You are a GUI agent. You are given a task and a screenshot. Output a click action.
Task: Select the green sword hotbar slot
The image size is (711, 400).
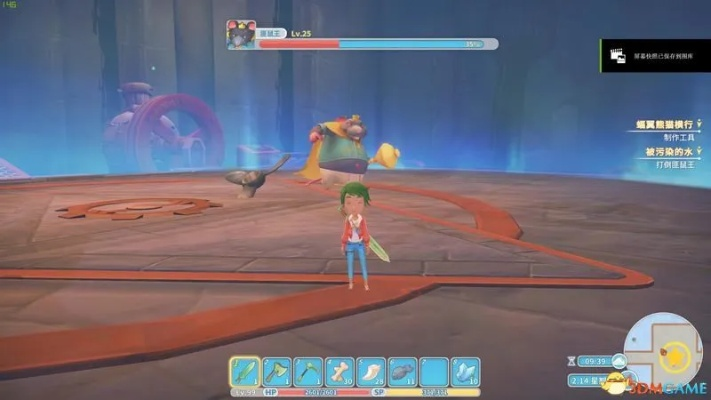(245, 371)
